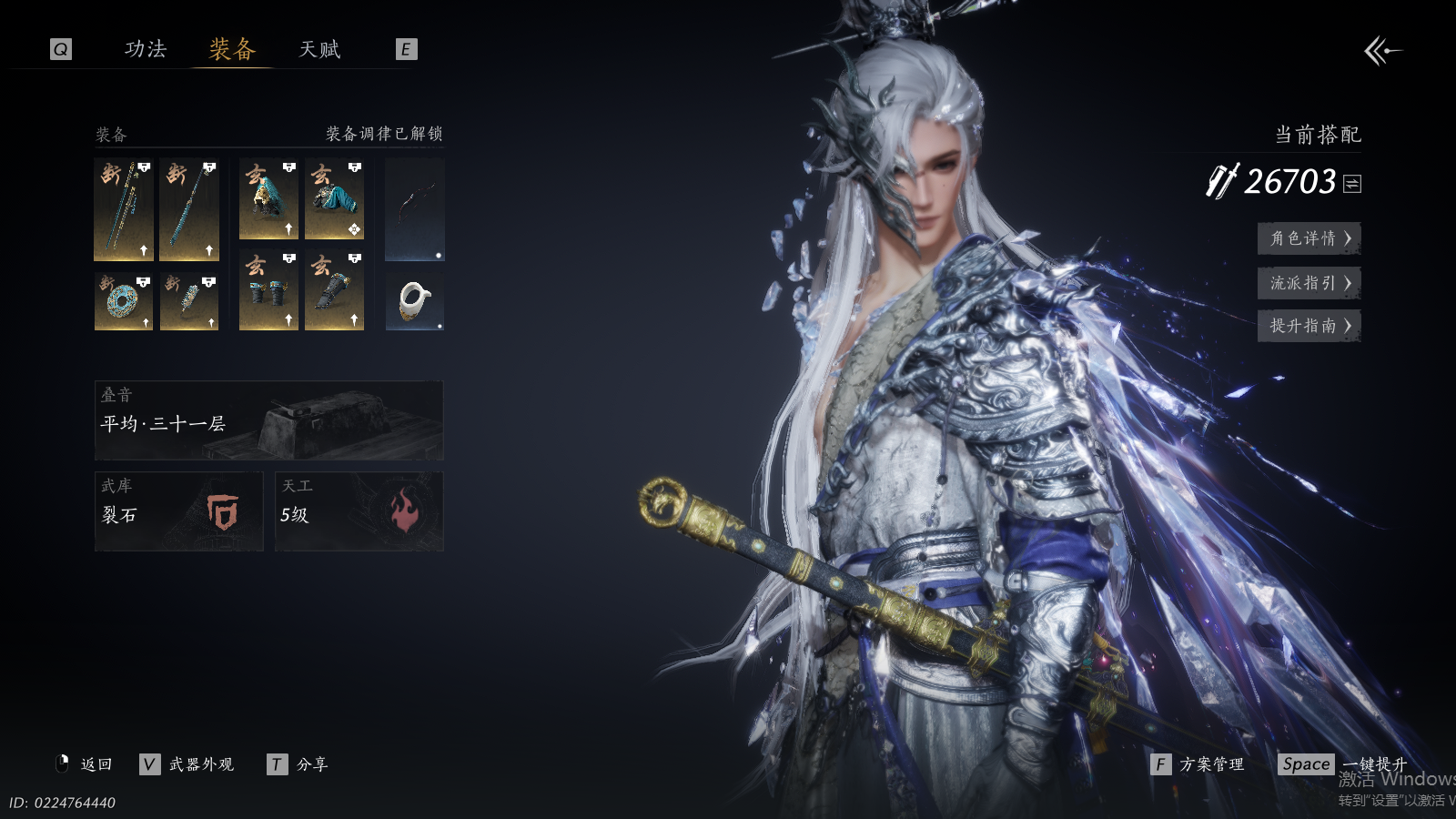The width and height of the screenshot is (1456, 819).
Task: Select the white thumb ring slot
Action: [x=415, y=301]
